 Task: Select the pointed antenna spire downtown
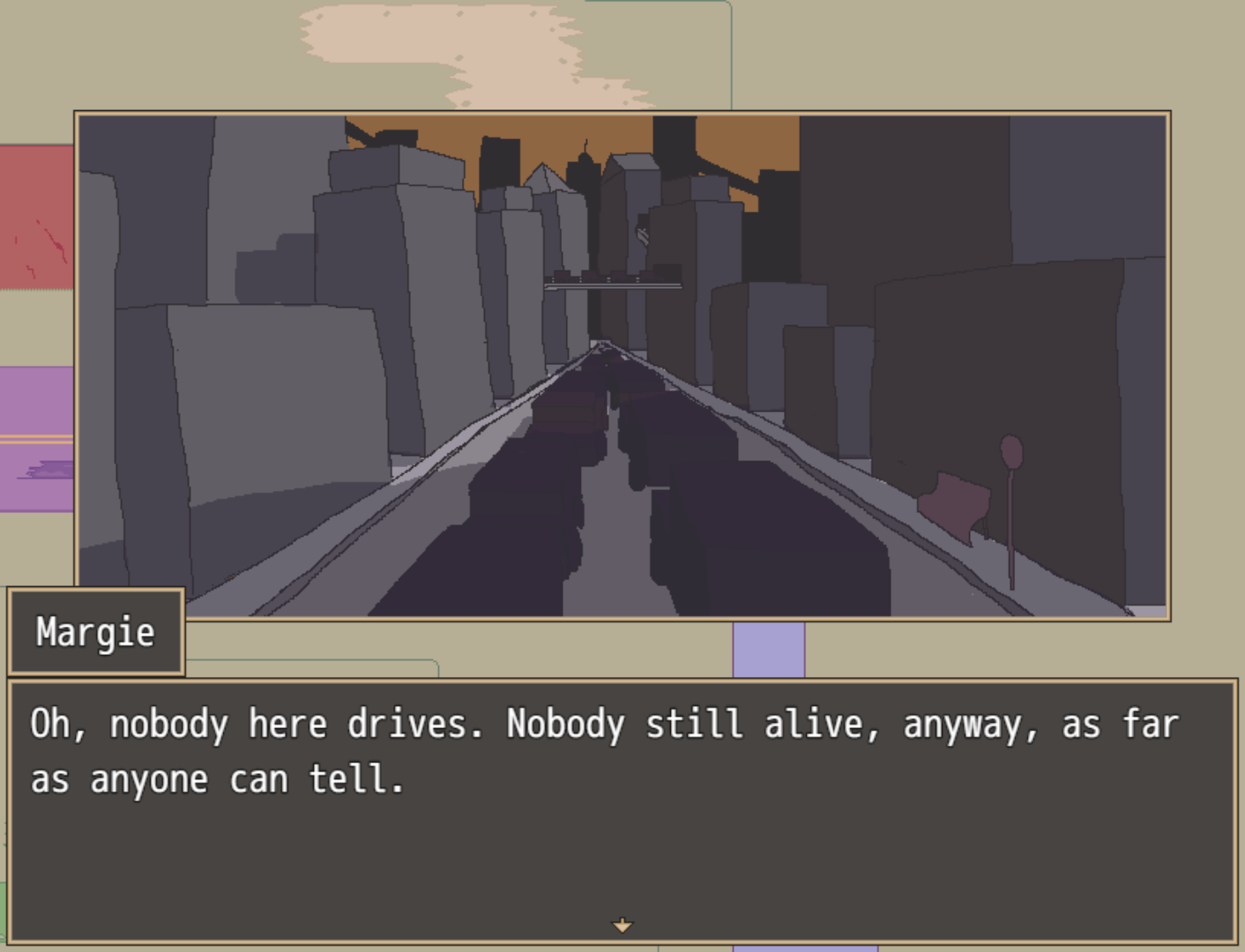[x=585, y=145]
